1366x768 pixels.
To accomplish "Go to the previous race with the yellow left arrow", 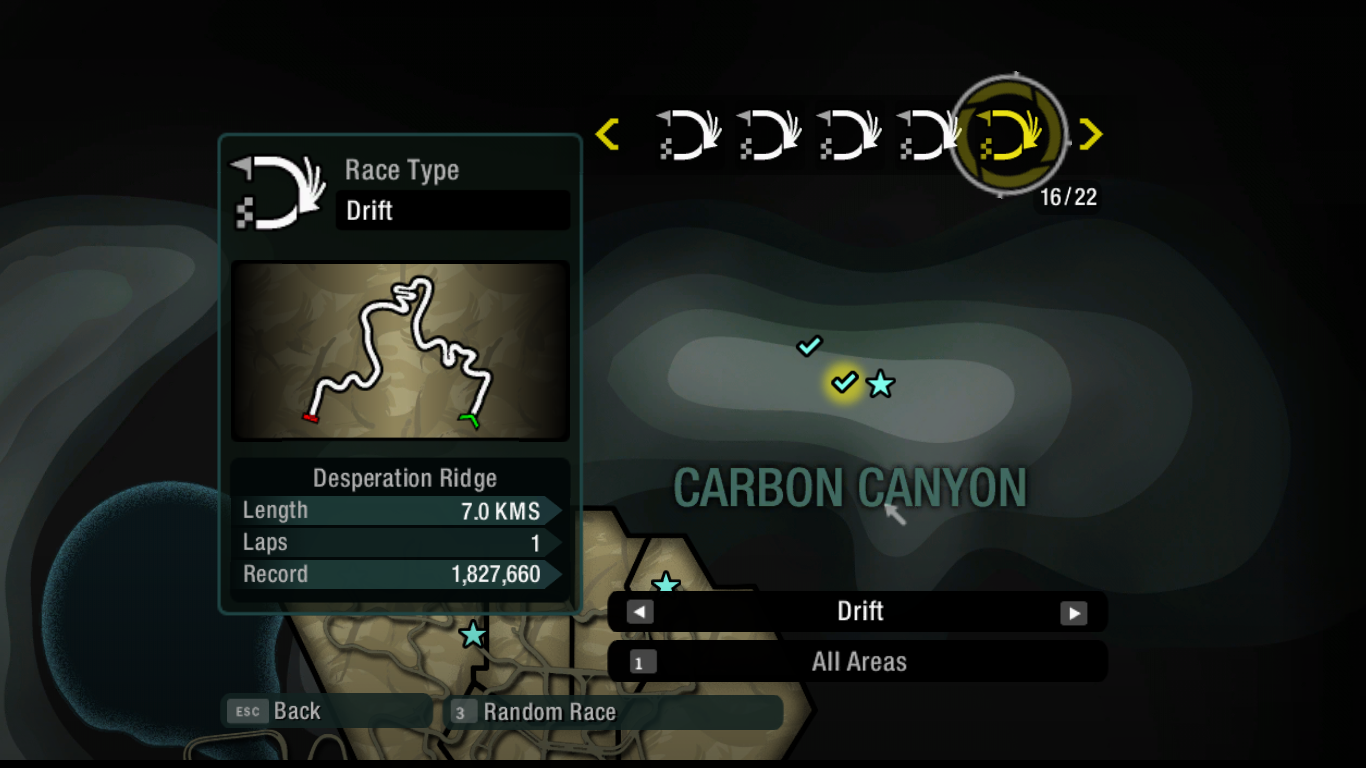I will (x=607, y=134).
